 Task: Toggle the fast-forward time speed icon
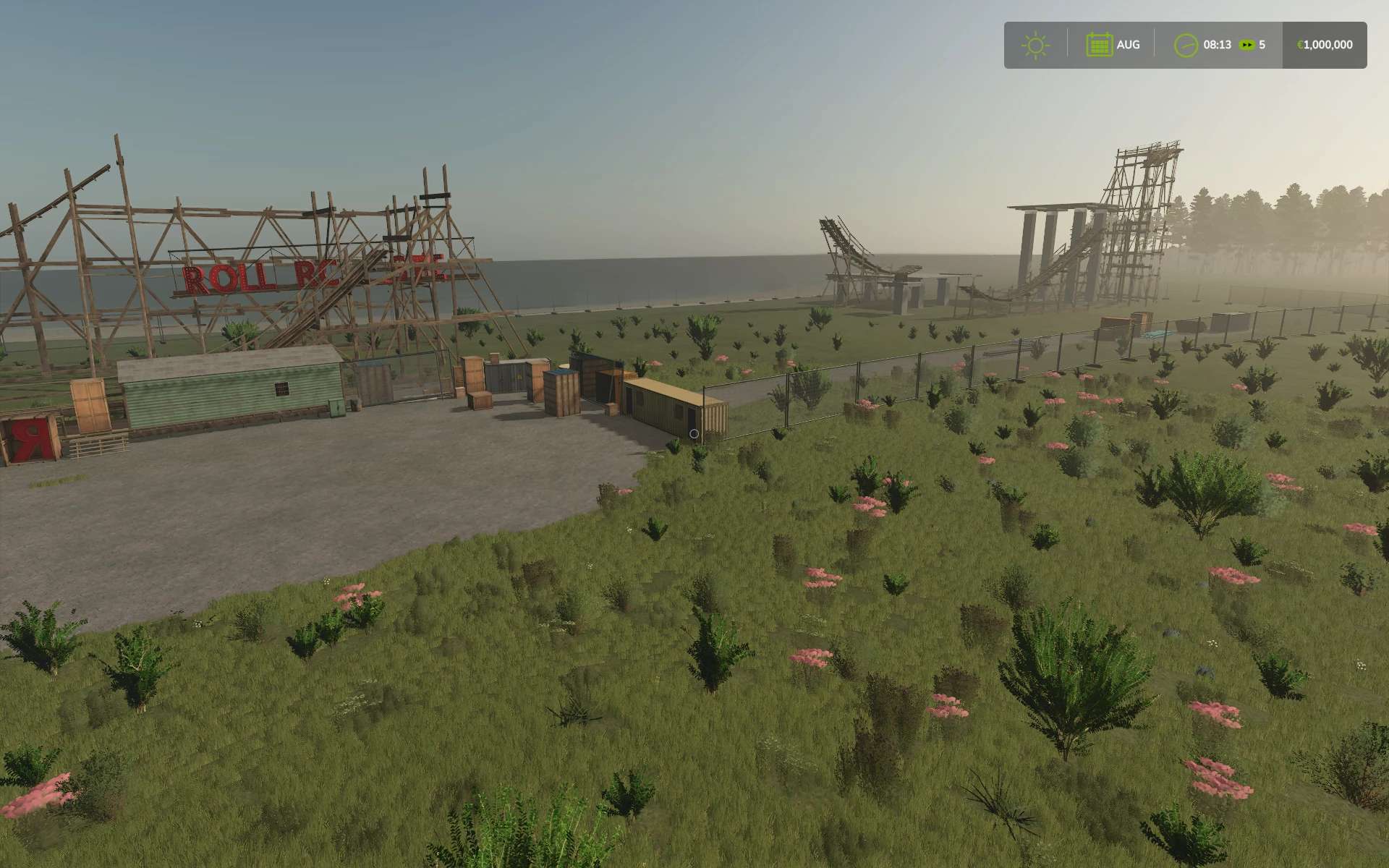(1246, 45)
